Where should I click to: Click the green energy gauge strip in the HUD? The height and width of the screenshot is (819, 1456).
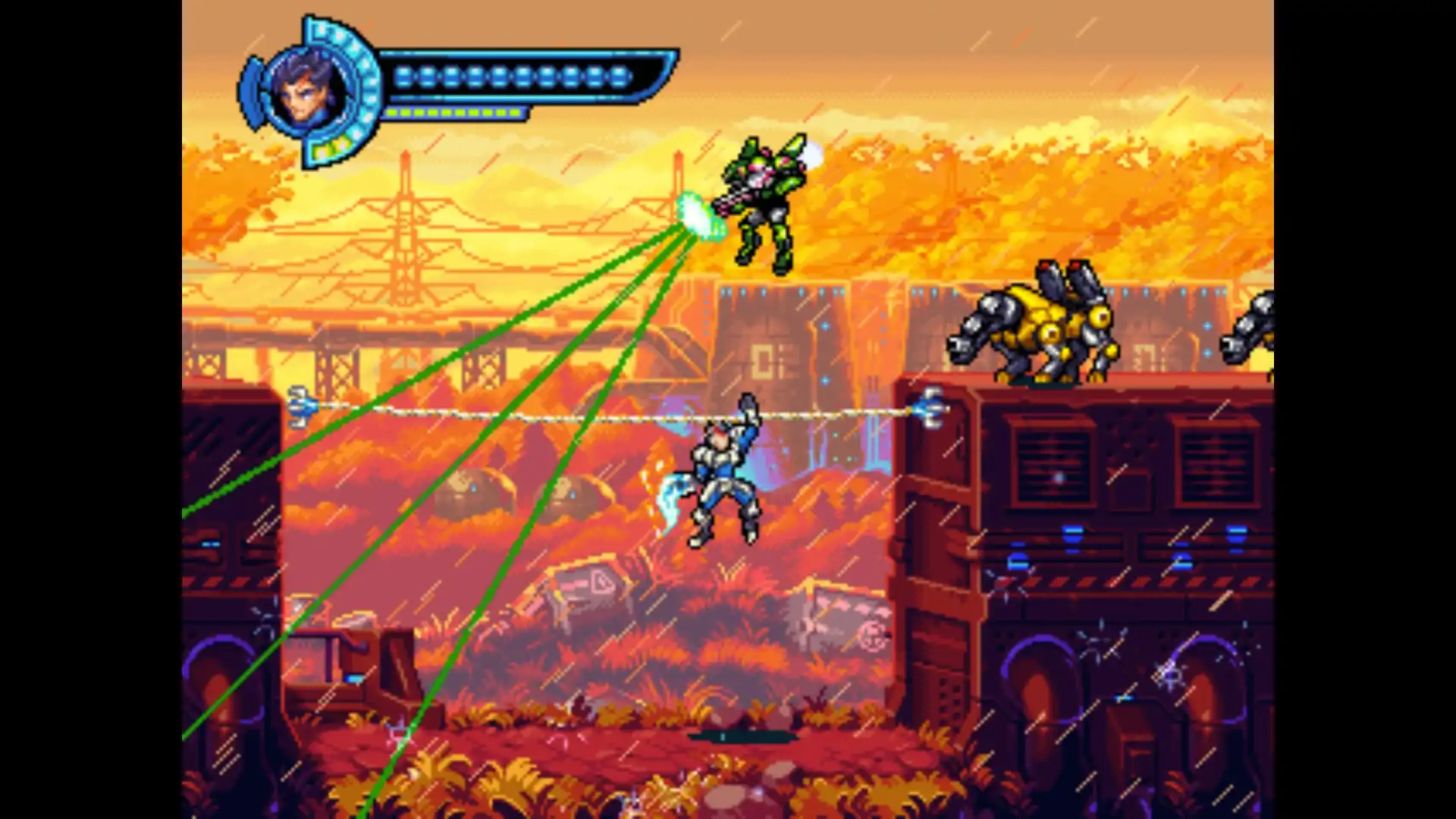455,111
